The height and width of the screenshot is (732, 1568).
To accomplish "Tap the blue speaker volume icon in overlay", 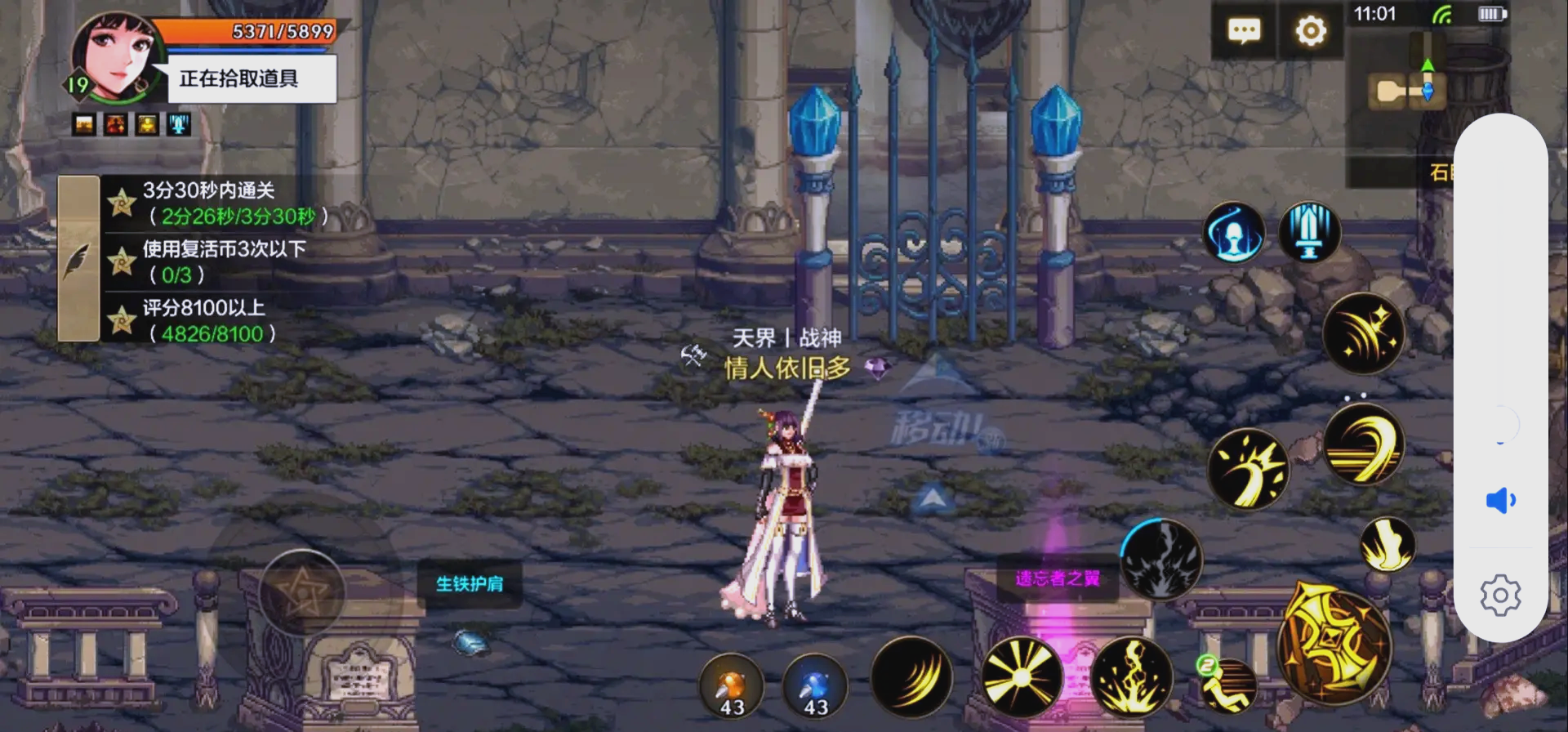I will [1500, 500].
